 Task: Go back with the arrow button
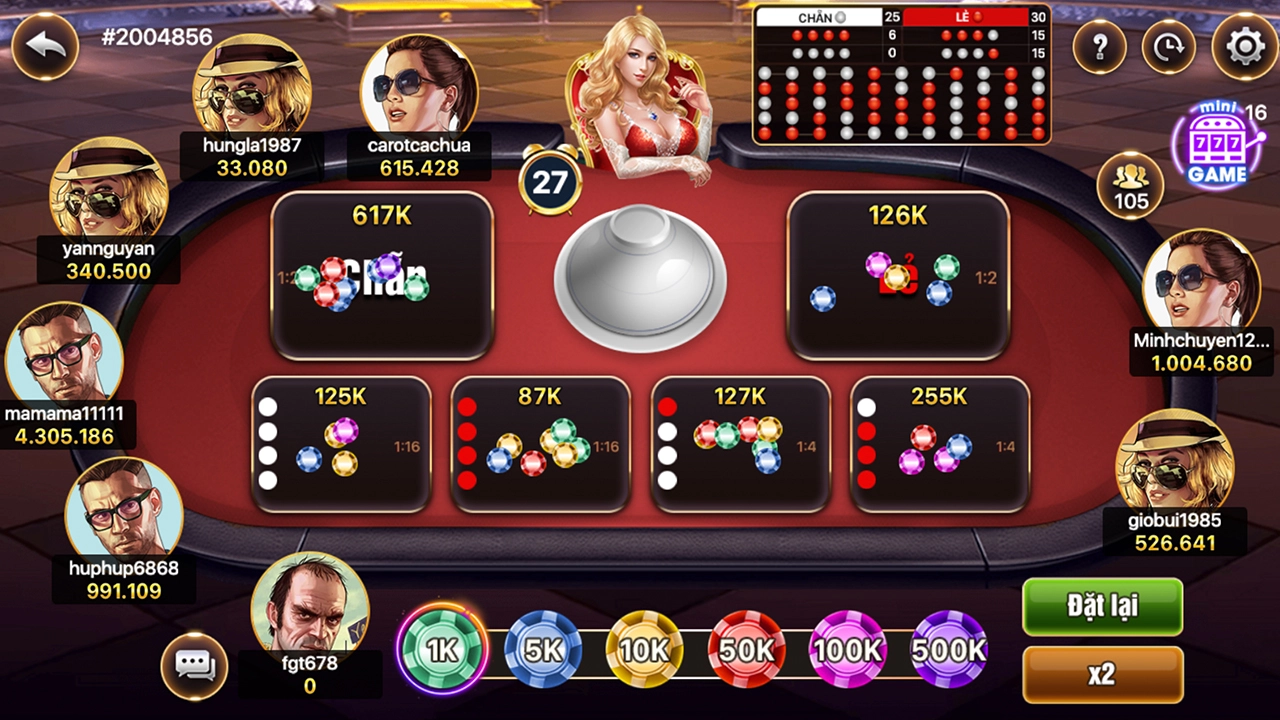45,46
